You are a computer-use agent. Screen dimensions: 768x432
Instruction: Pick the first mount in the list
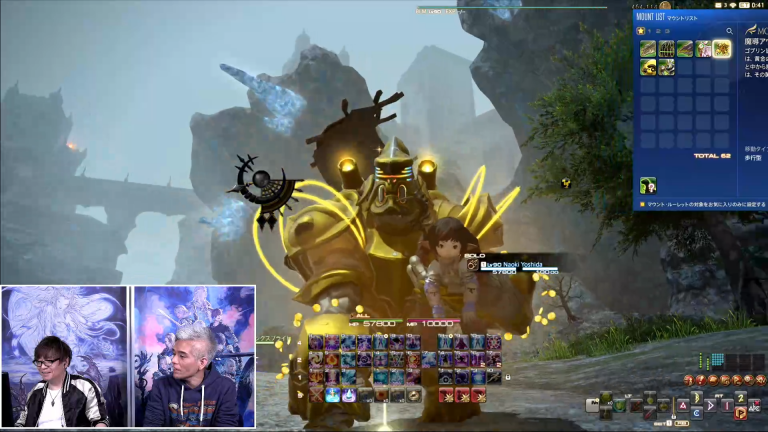pyautogui.click(x=647, y=48)
